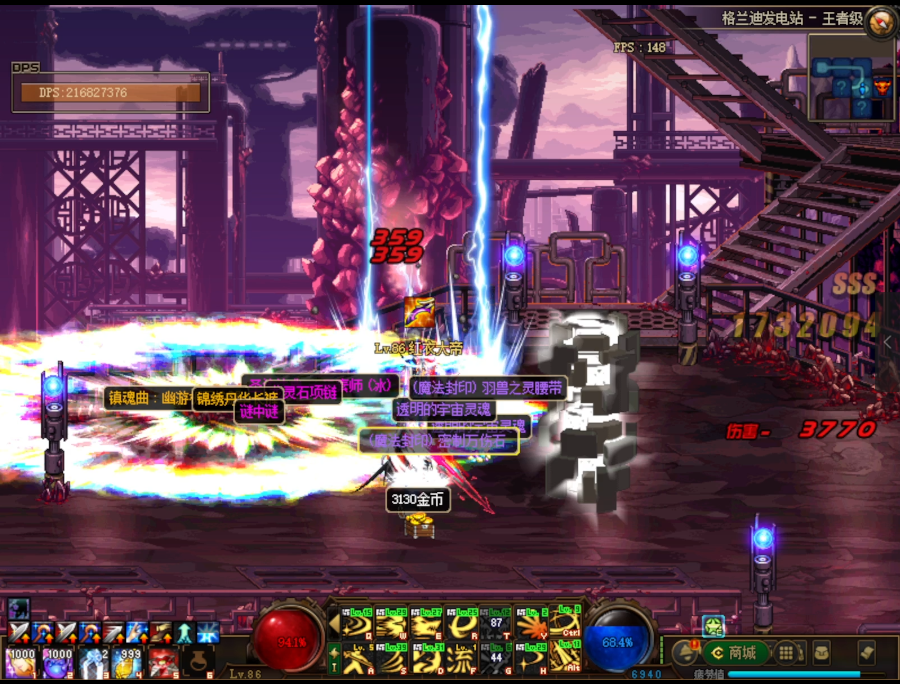The width and height of the screenshot is (900, 684).
Task: Click the bell notification icon
Action: click(686, 654)
